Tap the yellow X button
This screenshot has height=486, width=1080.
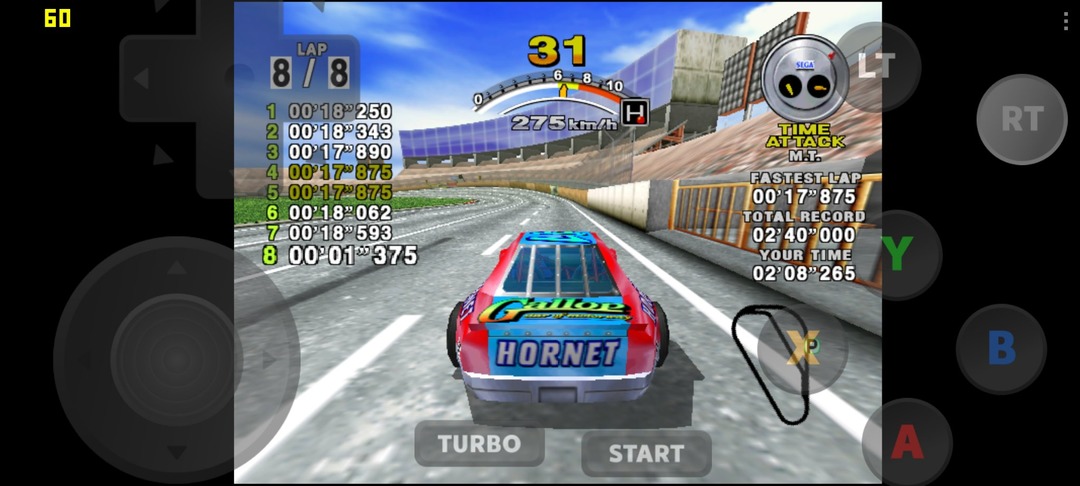(802, 347)
